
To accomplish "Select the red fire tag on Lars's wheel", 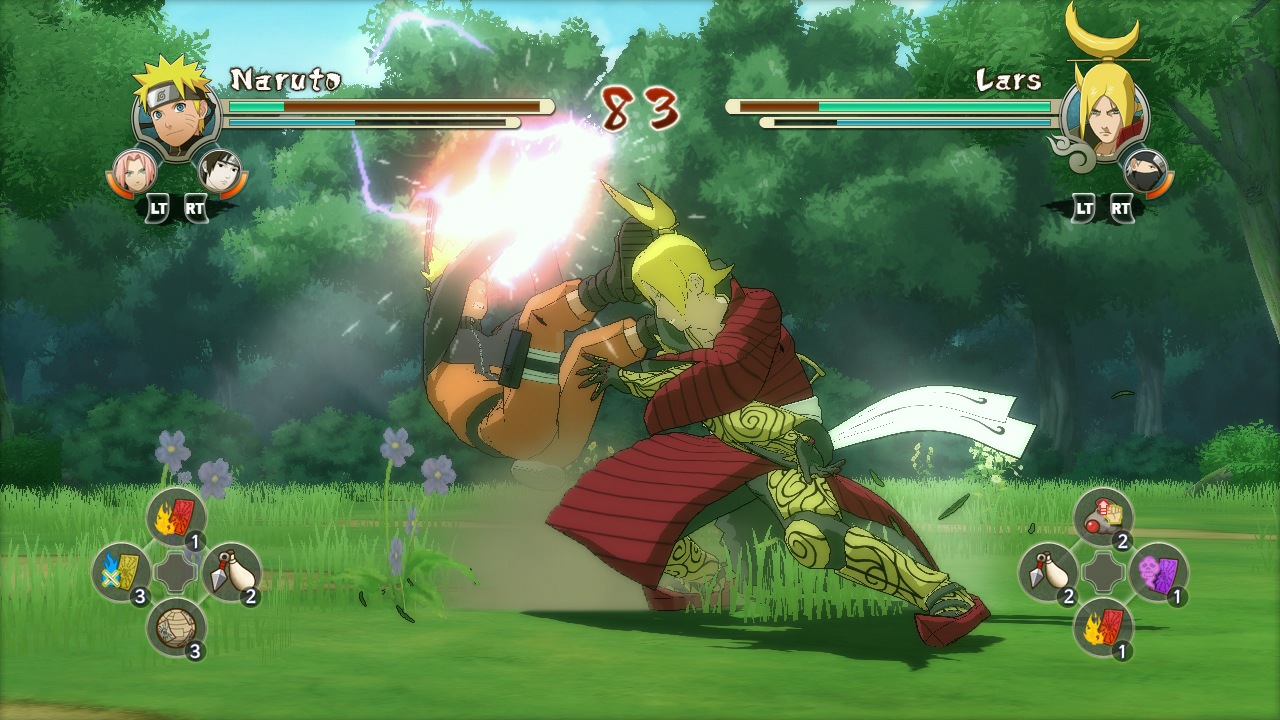I will (1104, 628).
